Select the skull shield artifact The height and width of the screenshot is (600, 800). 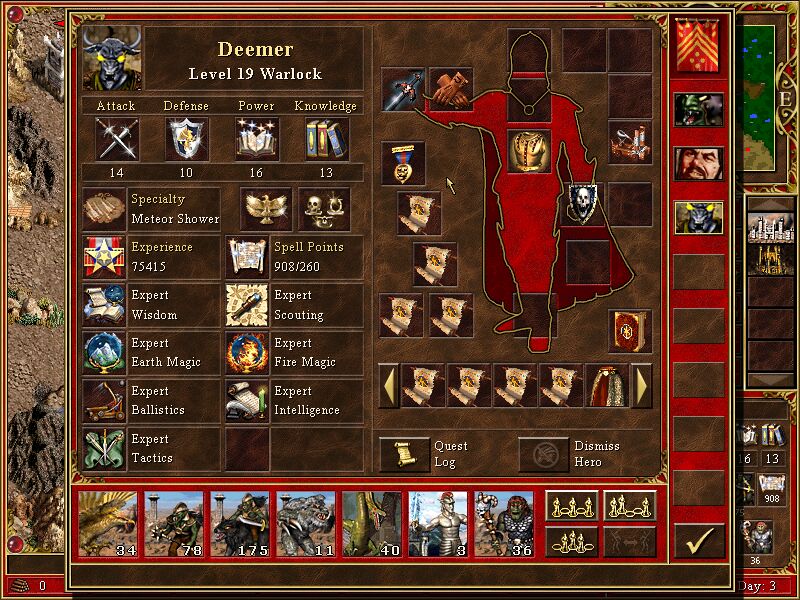[582, 201]
